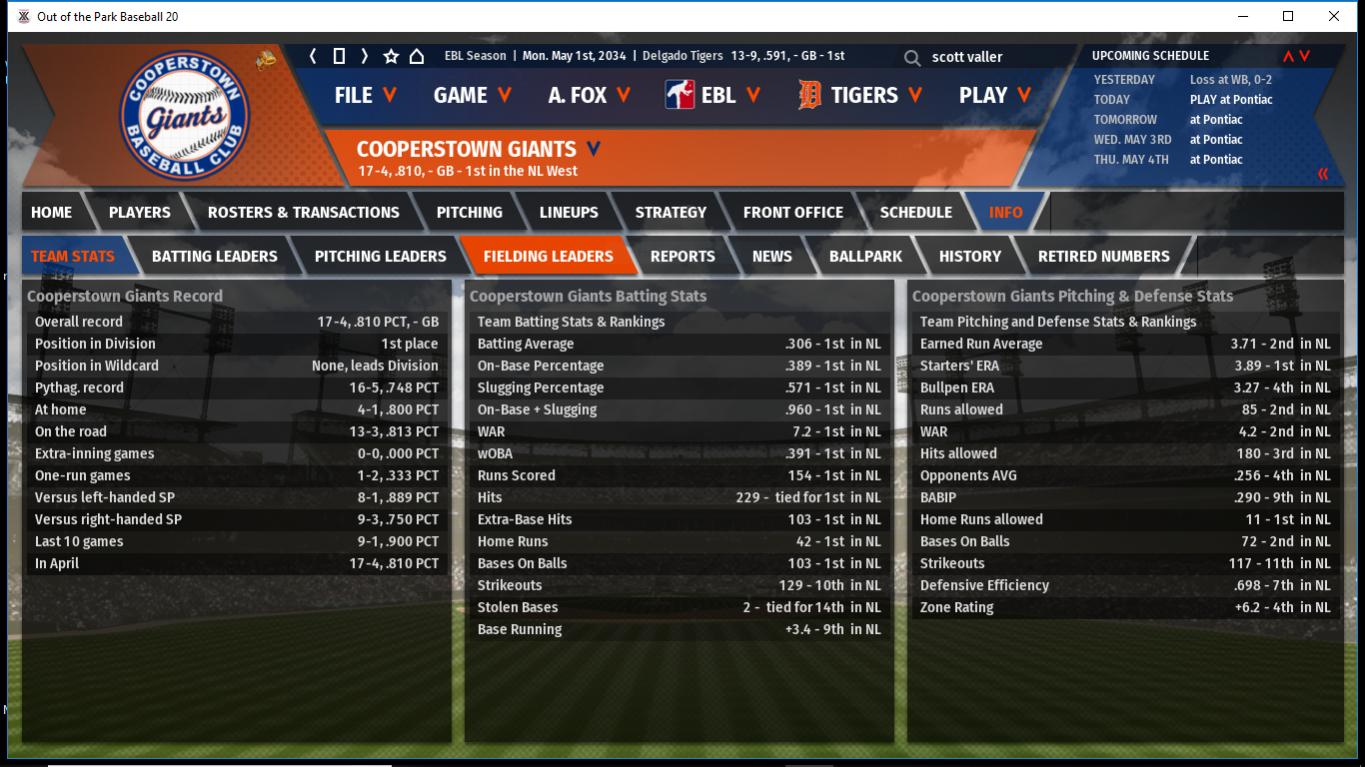Show the PITCHING LEADERS subtab
The image size is (1365, 767).
[380, 256]
